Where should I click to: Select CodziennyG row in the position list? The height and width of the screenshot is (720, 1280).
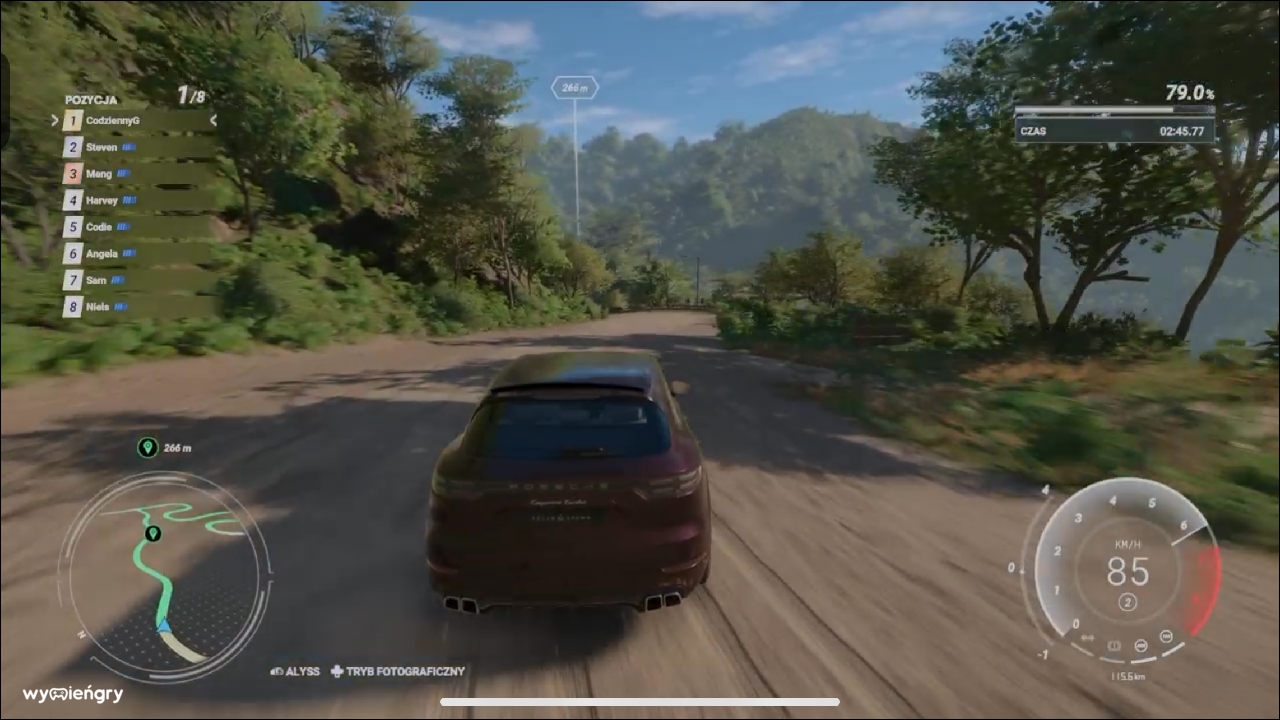[x=135, y=121]
